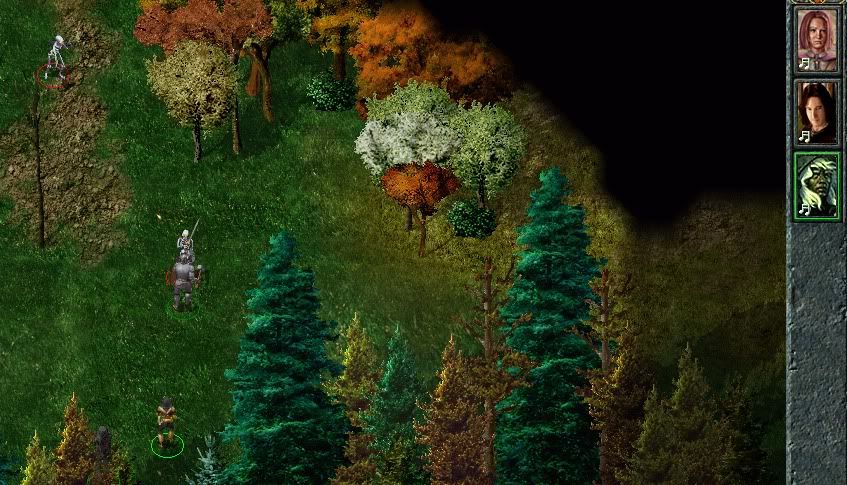The image size is (847, 485).
Task: Select the red-haired woman party portrait
Action: click(816, 39)
